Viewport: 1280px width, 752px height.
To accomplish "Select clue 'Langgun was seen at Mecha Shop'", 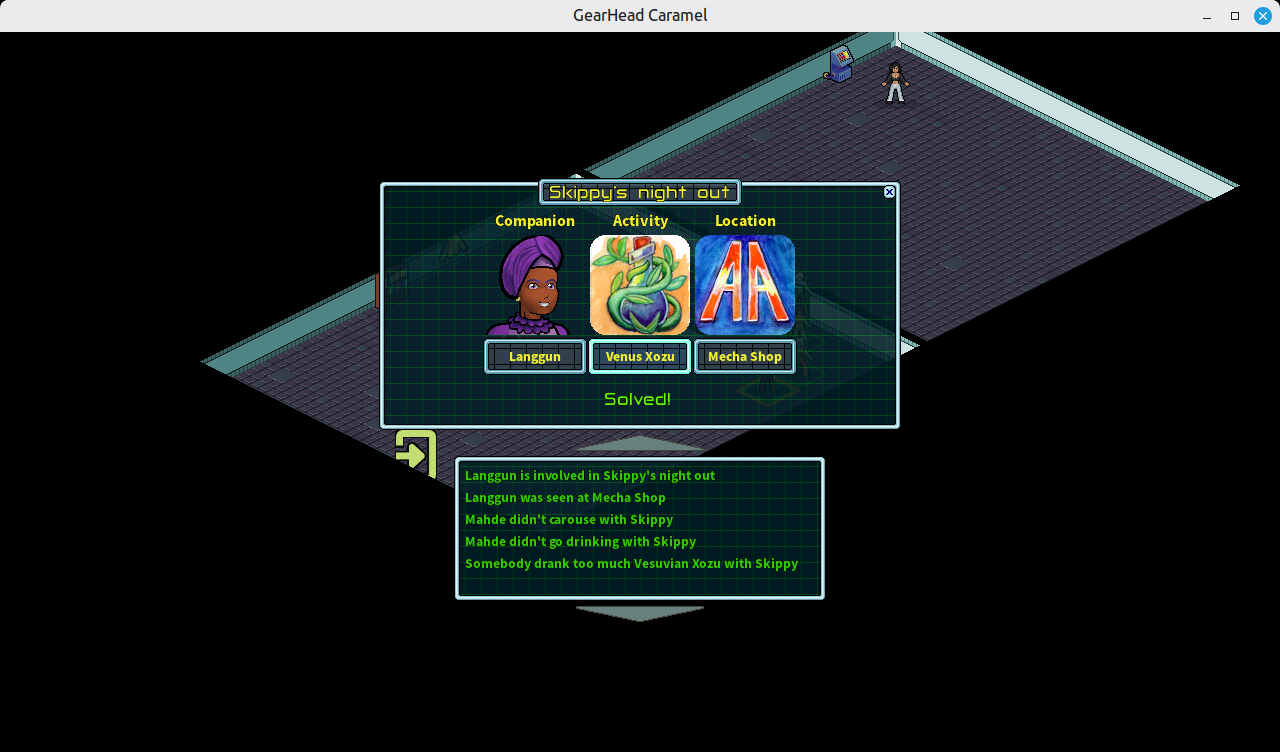I will (x=565, y=498).
